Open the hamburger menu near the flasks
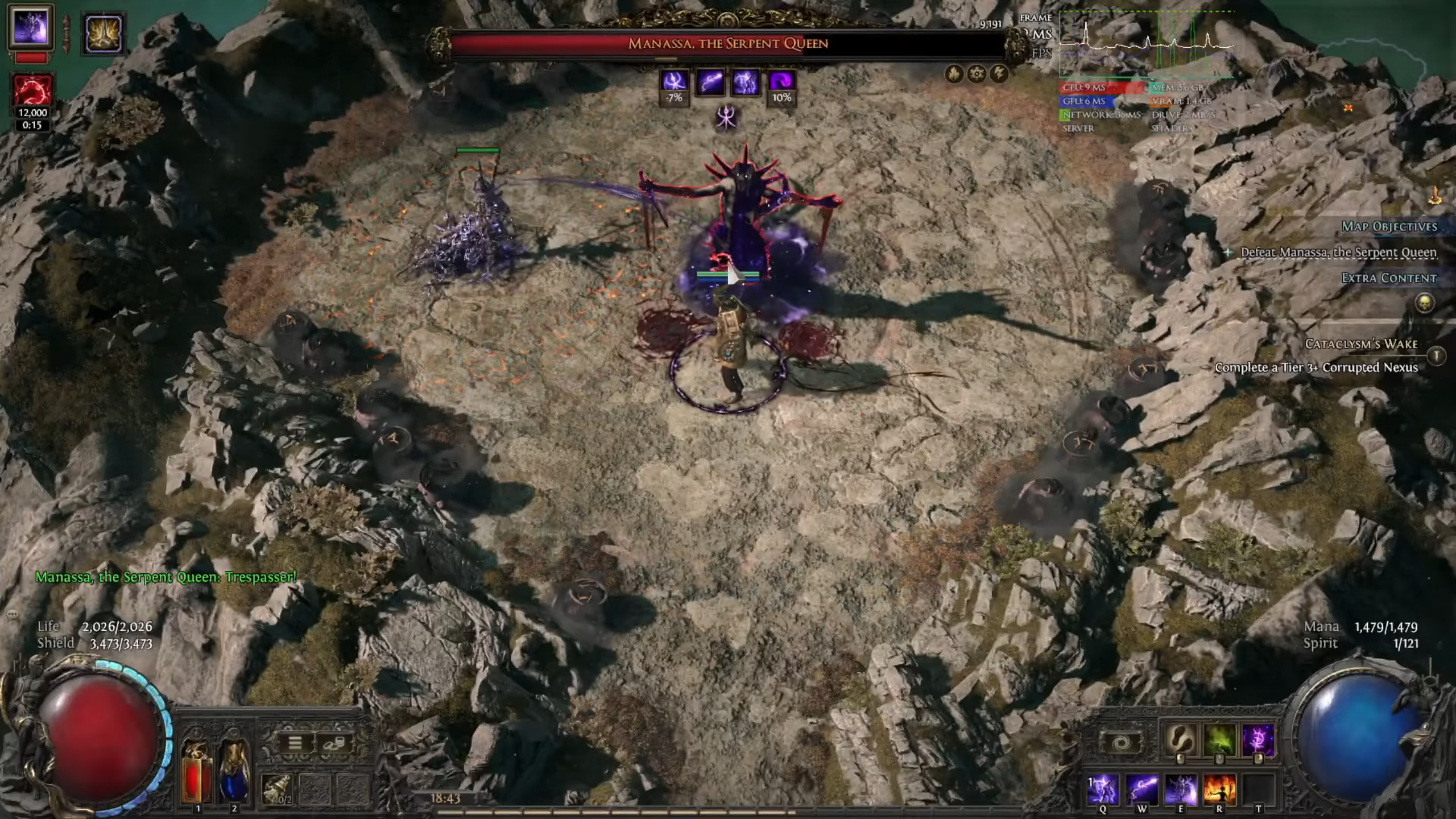The image size is (1456, 819). (295, 742)
